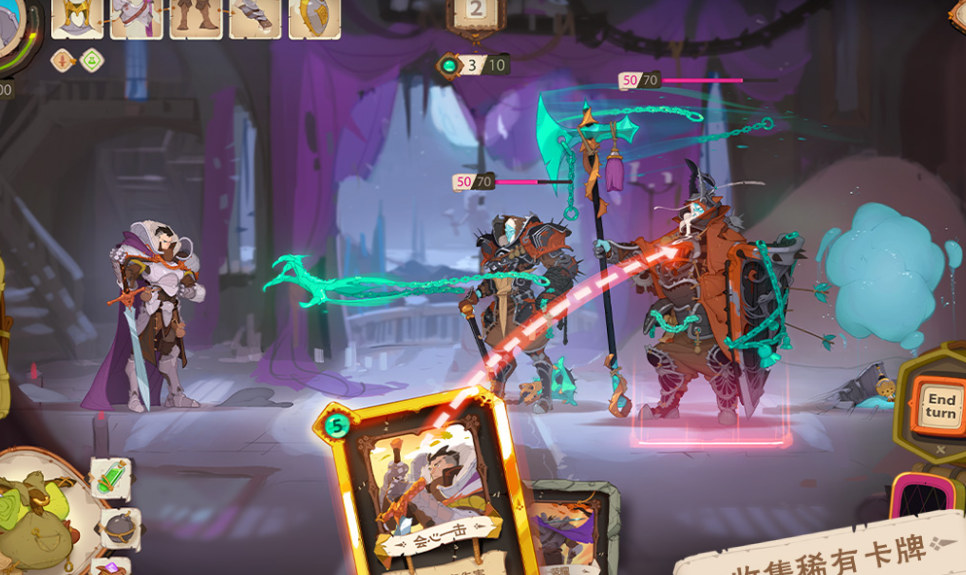Target the red-highlighted shield enemy

(709, 320)
